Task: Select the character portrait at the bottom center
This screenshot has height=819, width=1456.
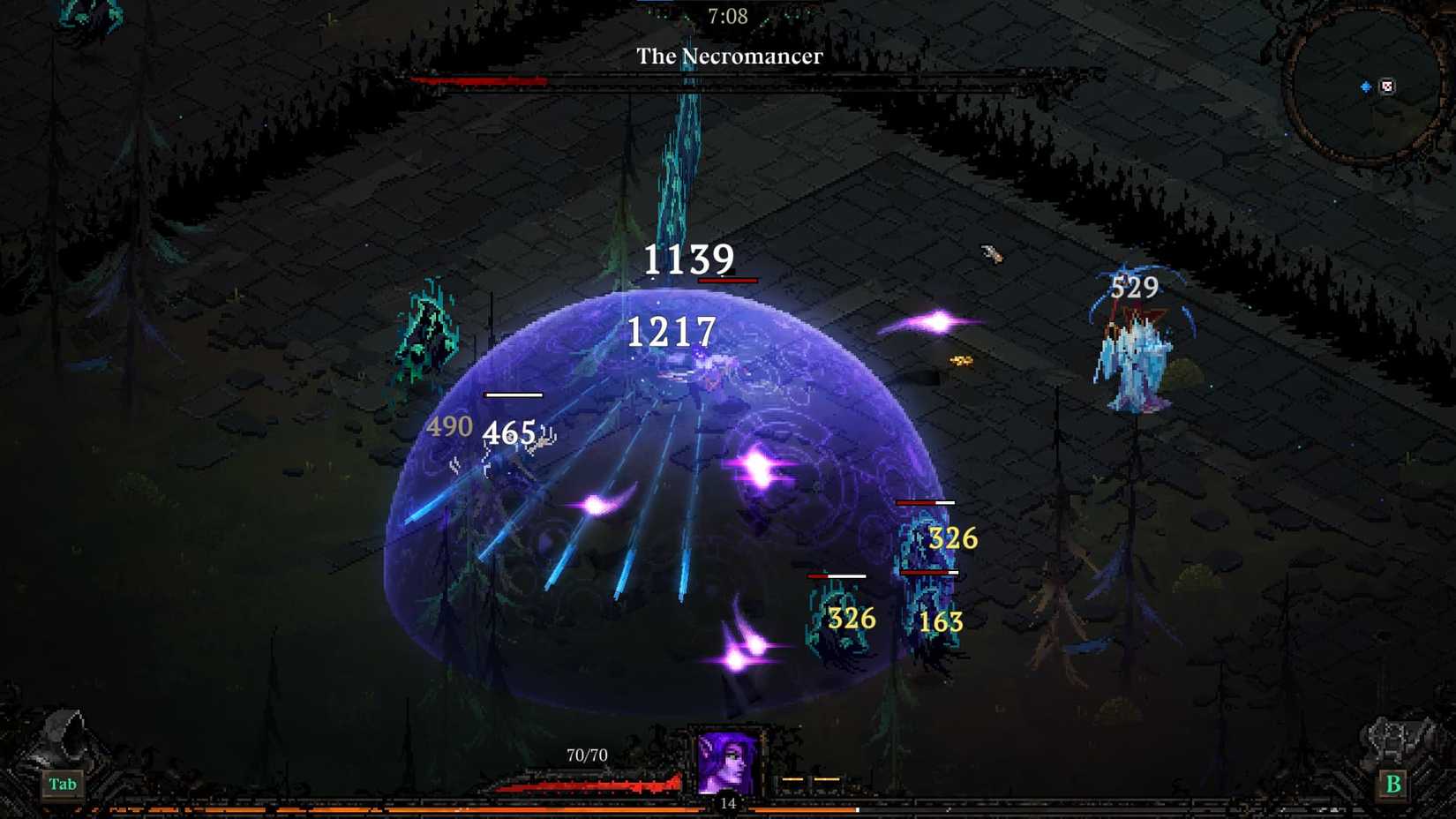Action: [727, 761]
